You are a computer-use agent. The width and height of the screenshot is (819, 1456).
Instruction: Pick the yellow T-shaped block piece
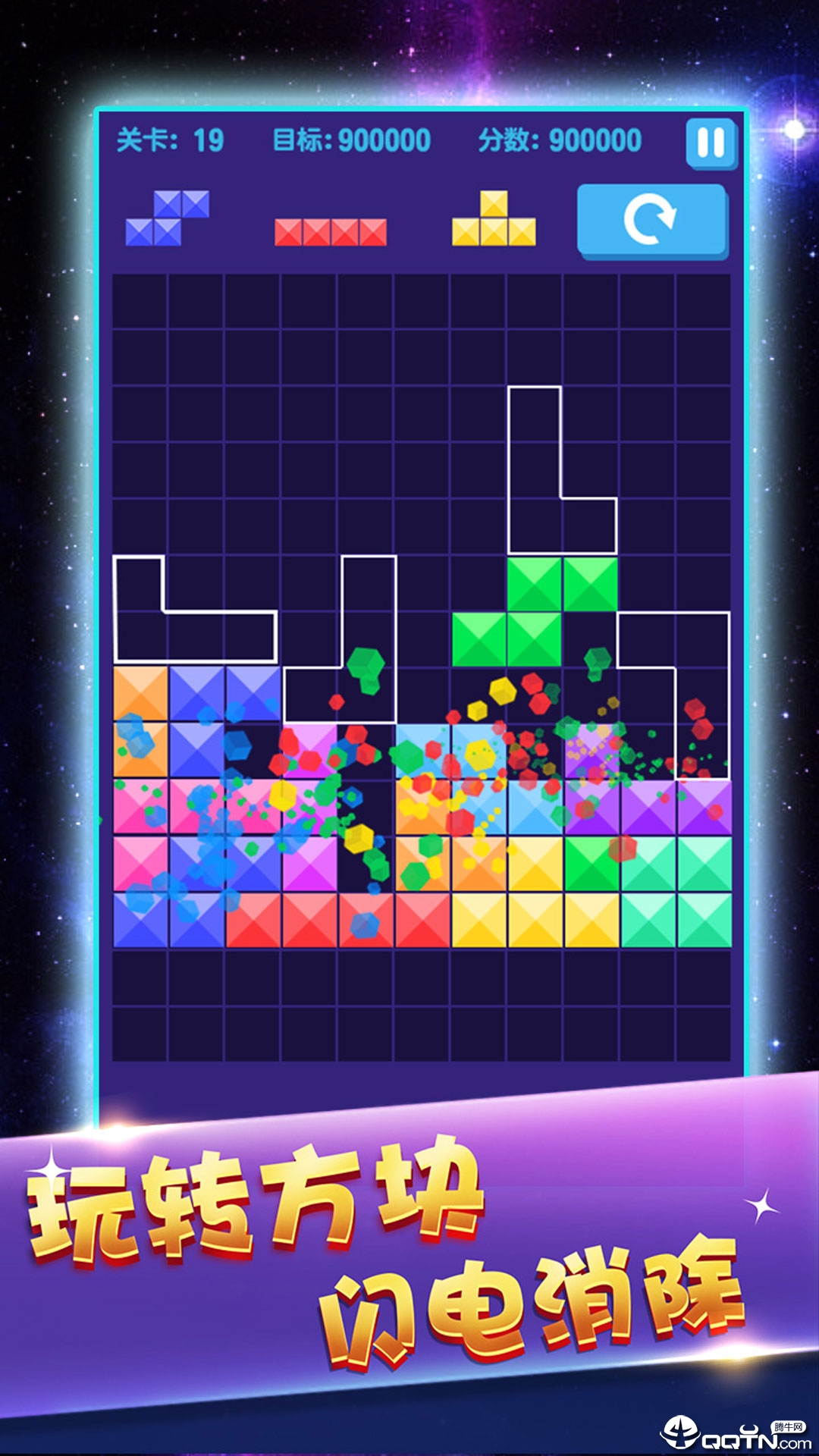pyautogui.click(x=494, y=220)
